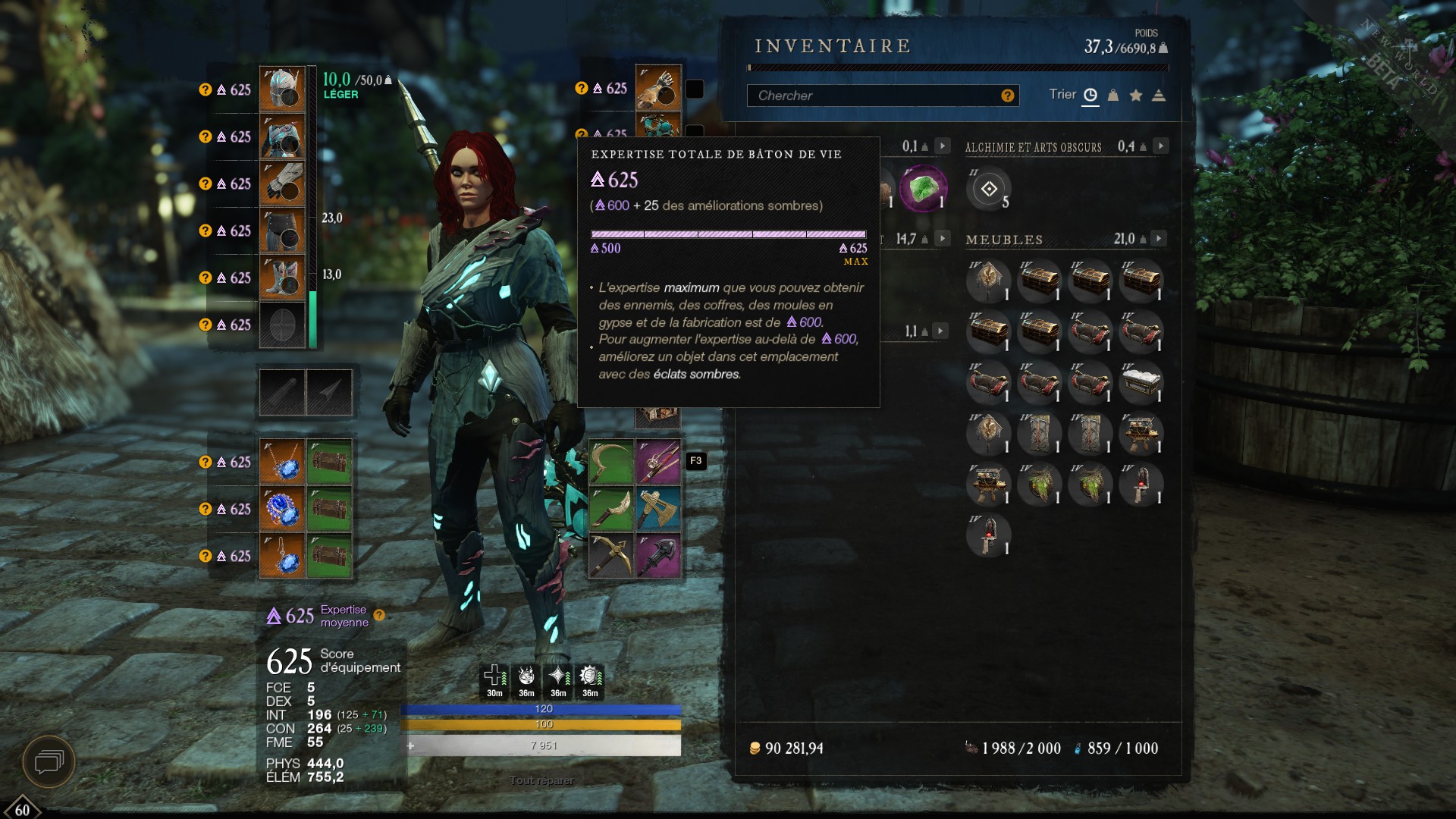Open the chat window icon

click(49, 761)
